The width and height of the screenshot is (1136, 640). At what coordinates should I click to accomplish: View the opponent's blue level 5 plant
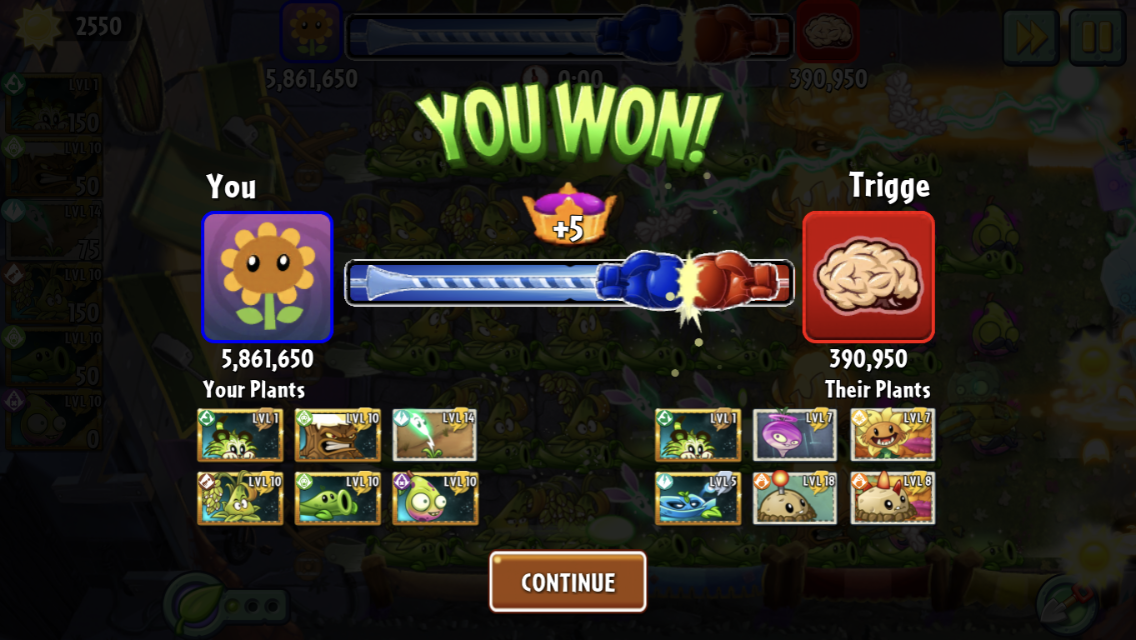pyautogui.click(x=697, y=498)
